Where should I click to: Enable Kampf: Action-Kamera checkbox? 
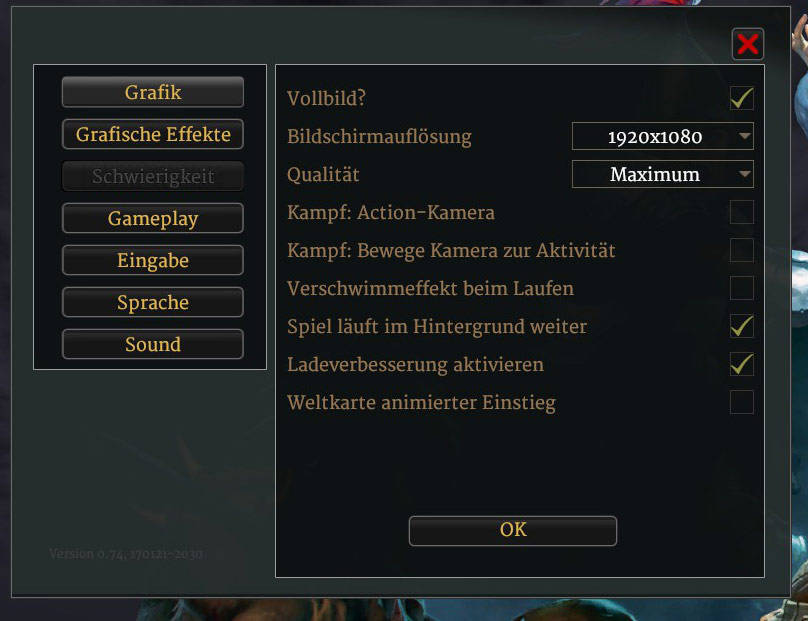coord(741,212)
